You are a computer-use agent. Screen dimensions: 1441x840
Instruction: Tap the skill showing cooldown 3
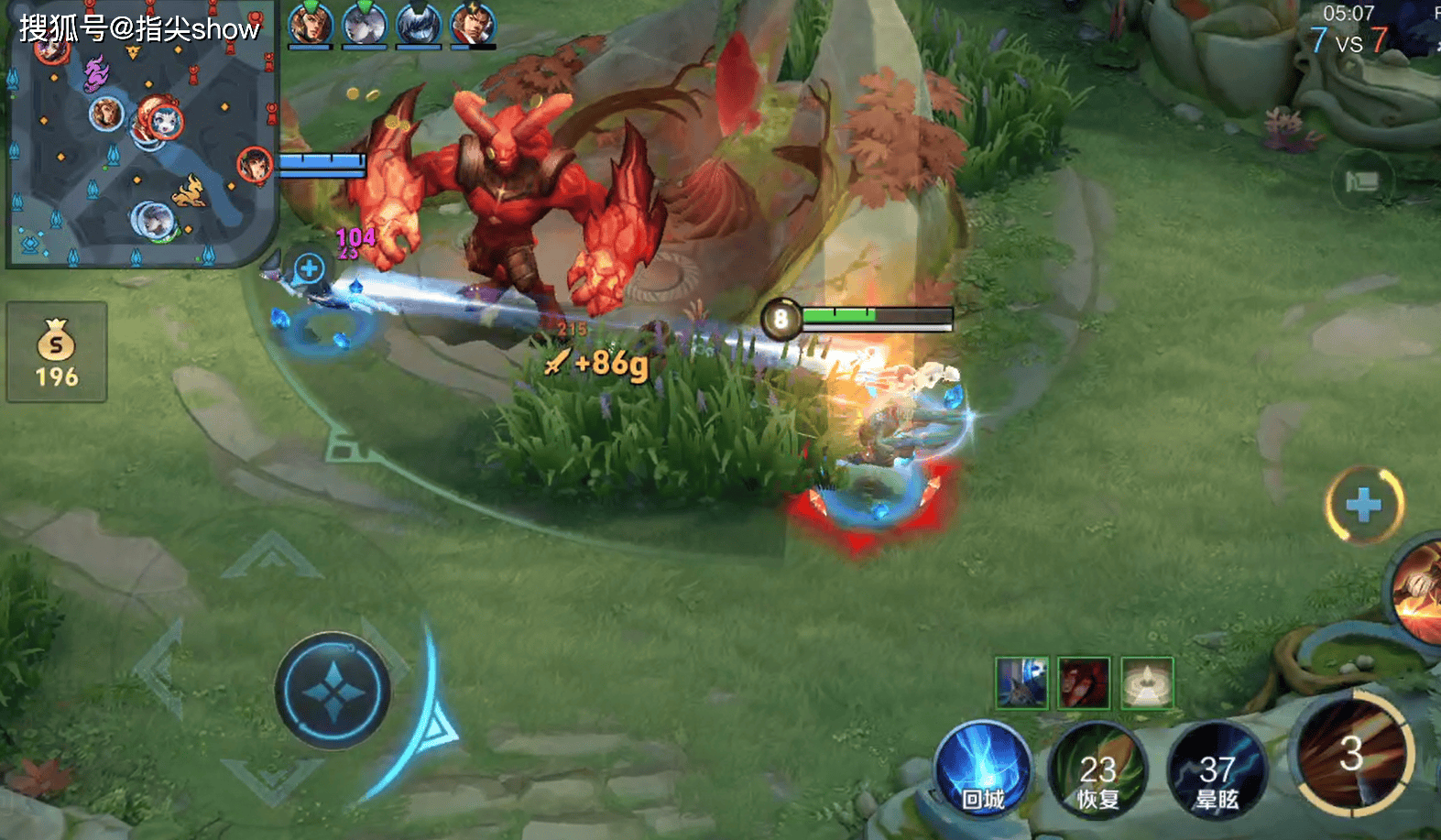point(1352,755)
